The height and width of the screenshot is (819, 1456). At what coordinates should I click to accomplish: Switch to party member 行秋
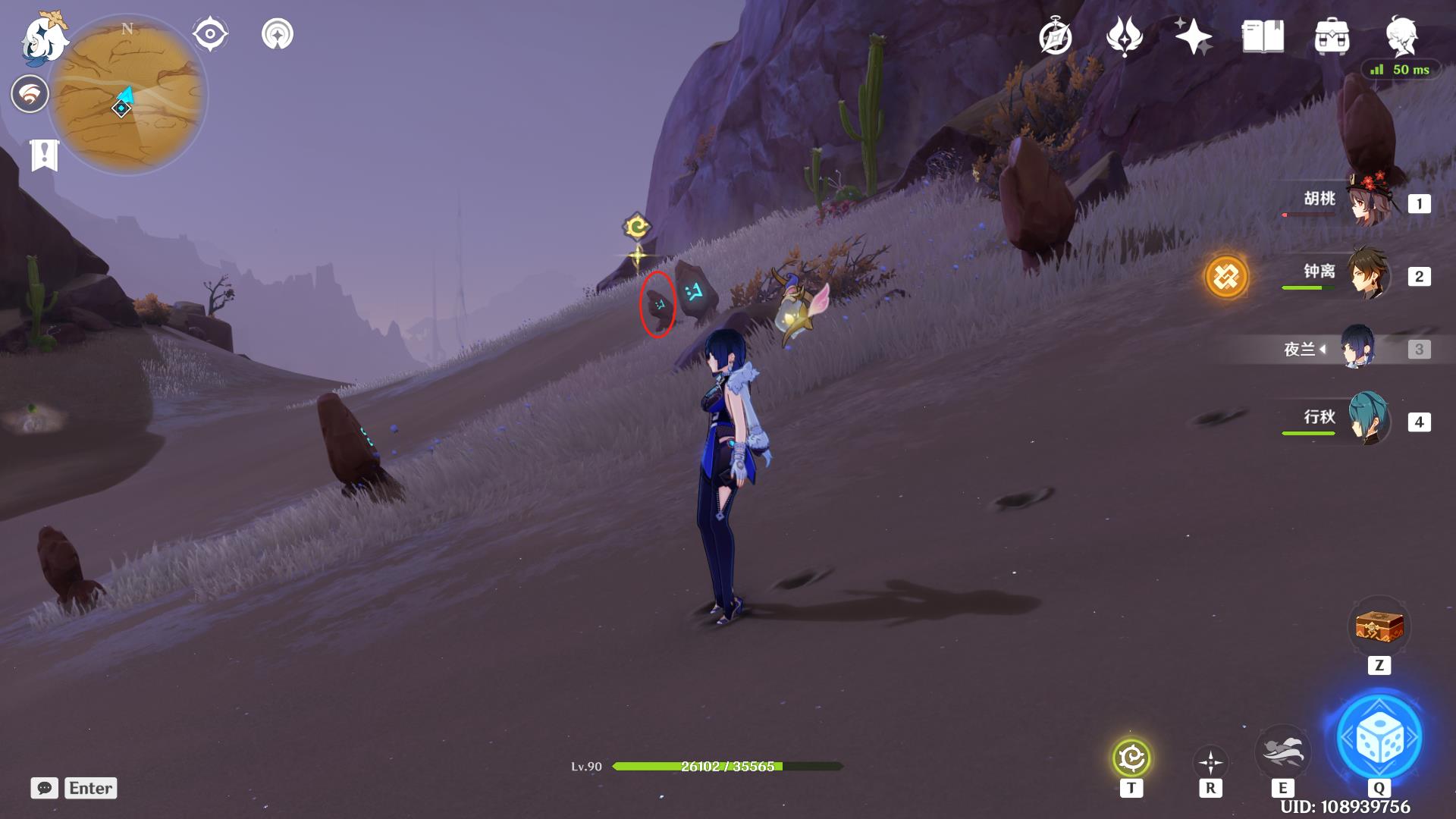tap(1370, 419)
